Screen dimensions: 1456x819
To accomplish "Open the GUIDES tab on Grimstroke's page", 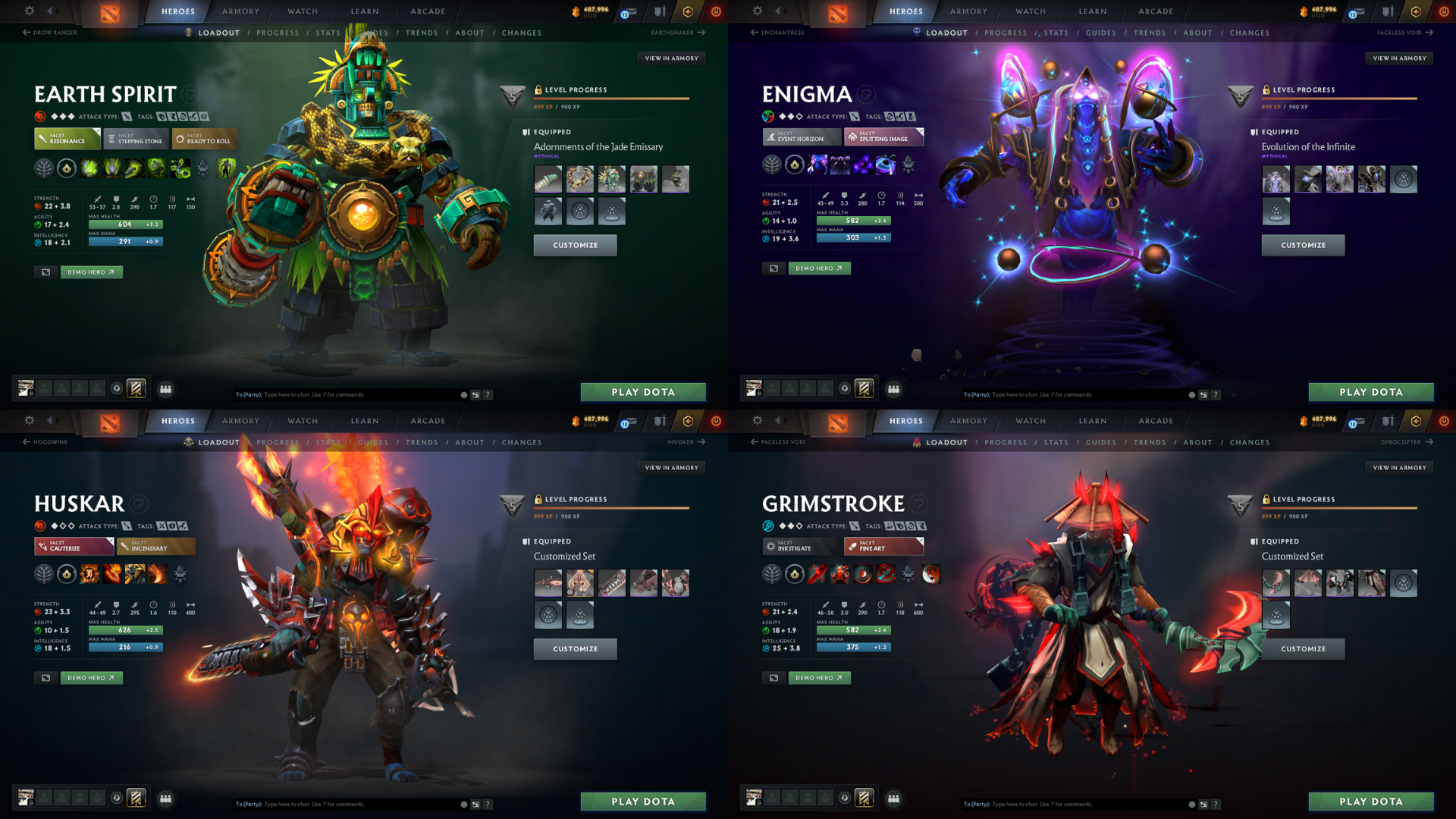I will (x=1101, y=442).
